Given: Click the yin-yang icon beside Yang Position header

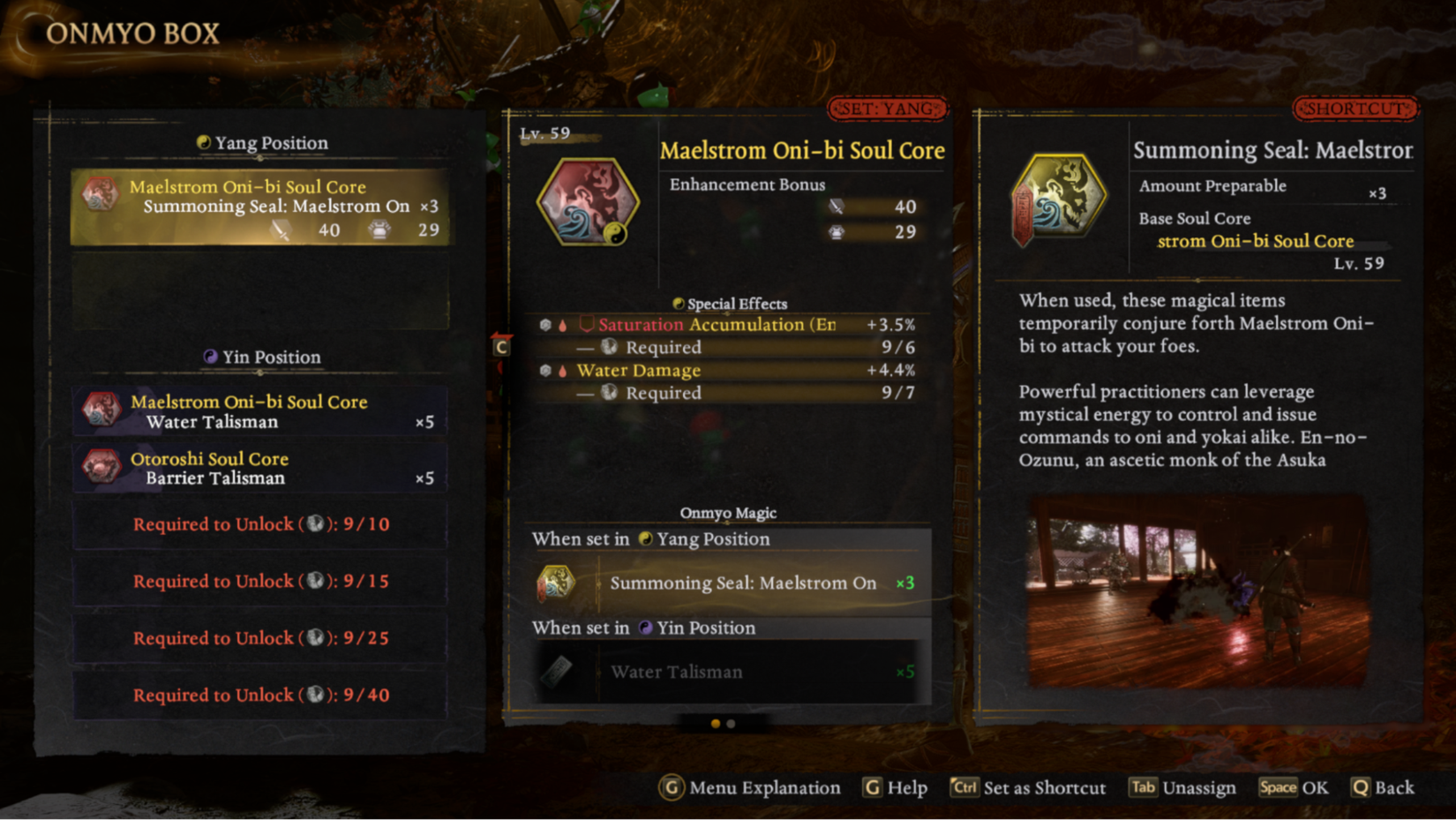Looking at the screenshot, I should tap(205, 142).
